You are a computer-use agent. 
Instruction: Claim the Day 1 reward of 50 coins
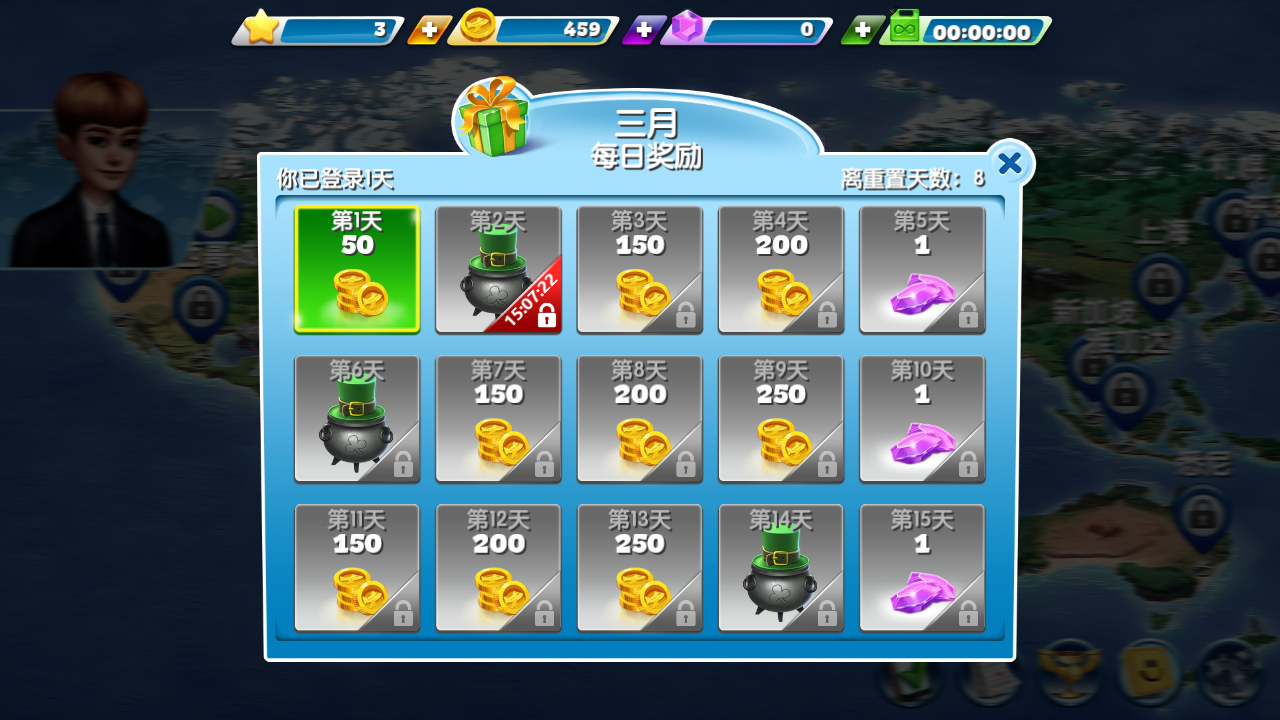(357, 269)
